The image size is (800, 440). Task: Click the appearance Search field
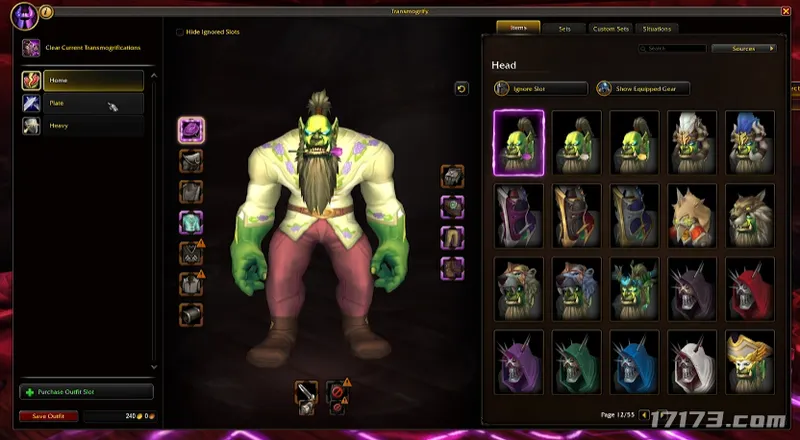675,48
